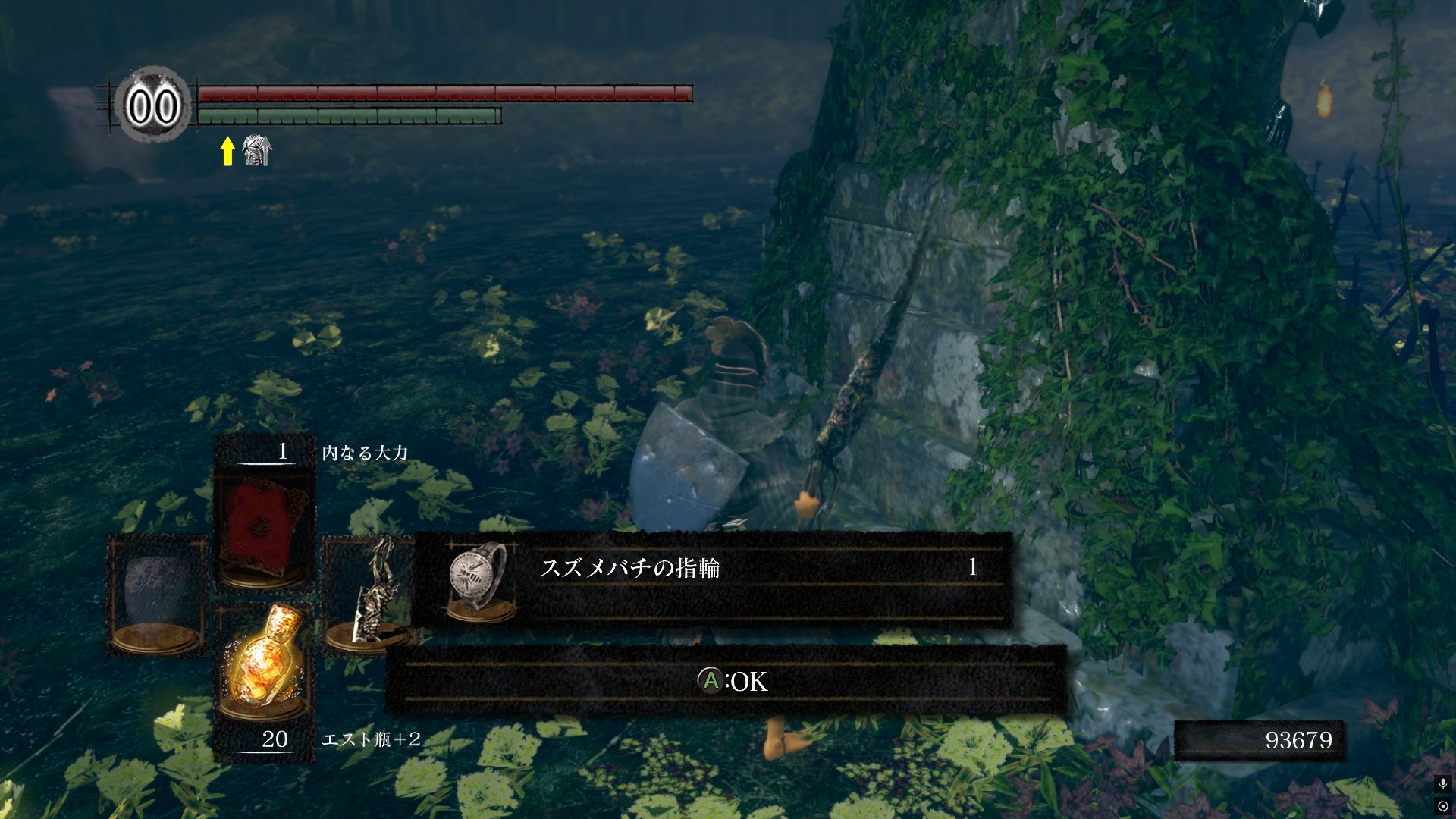
Task: Select the right-hand weapon equipment slot
Action: pos(369,593)
